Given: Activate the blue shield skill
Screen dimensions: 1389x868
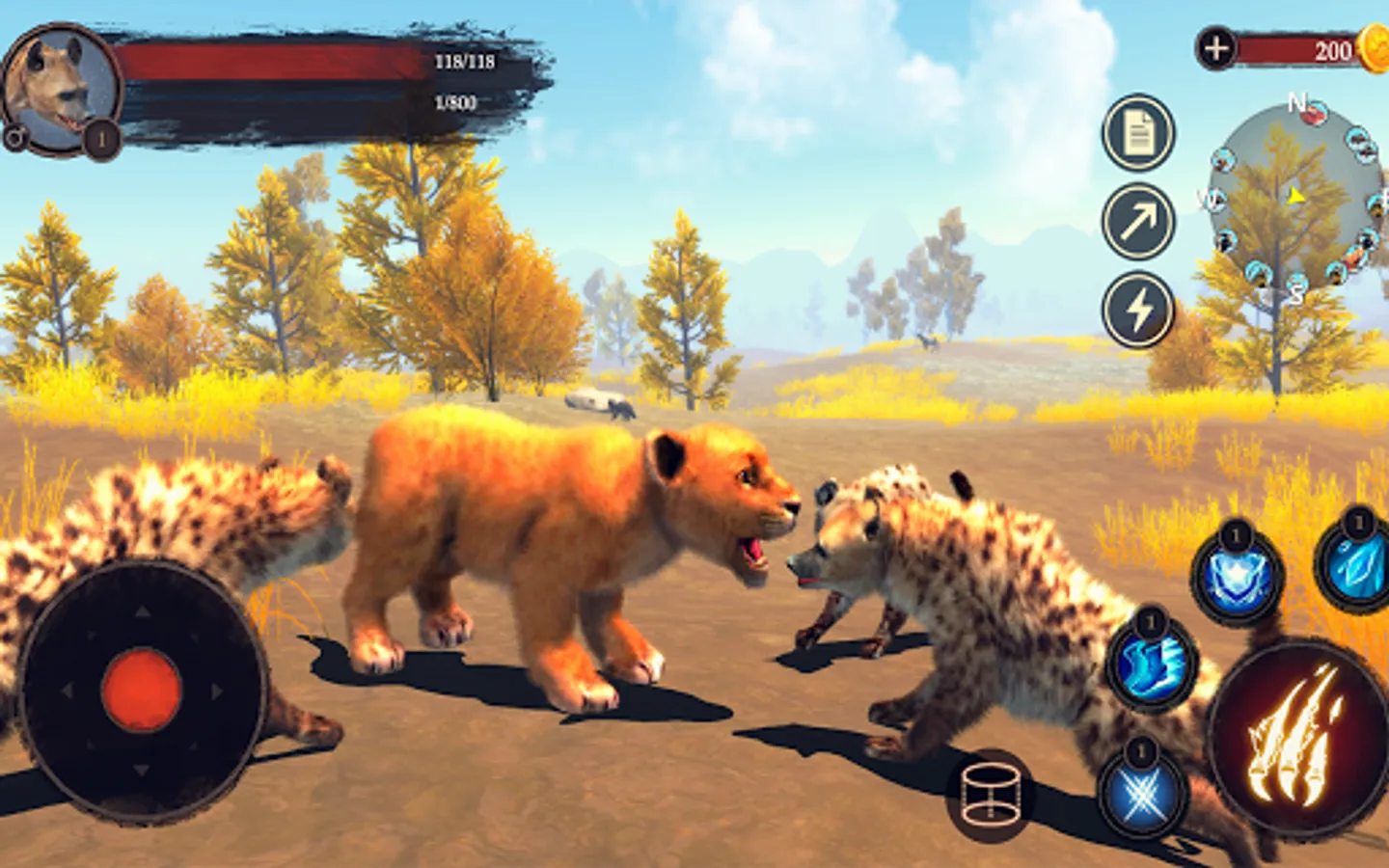Looking at the screenshot, I should pos(1237,577).
